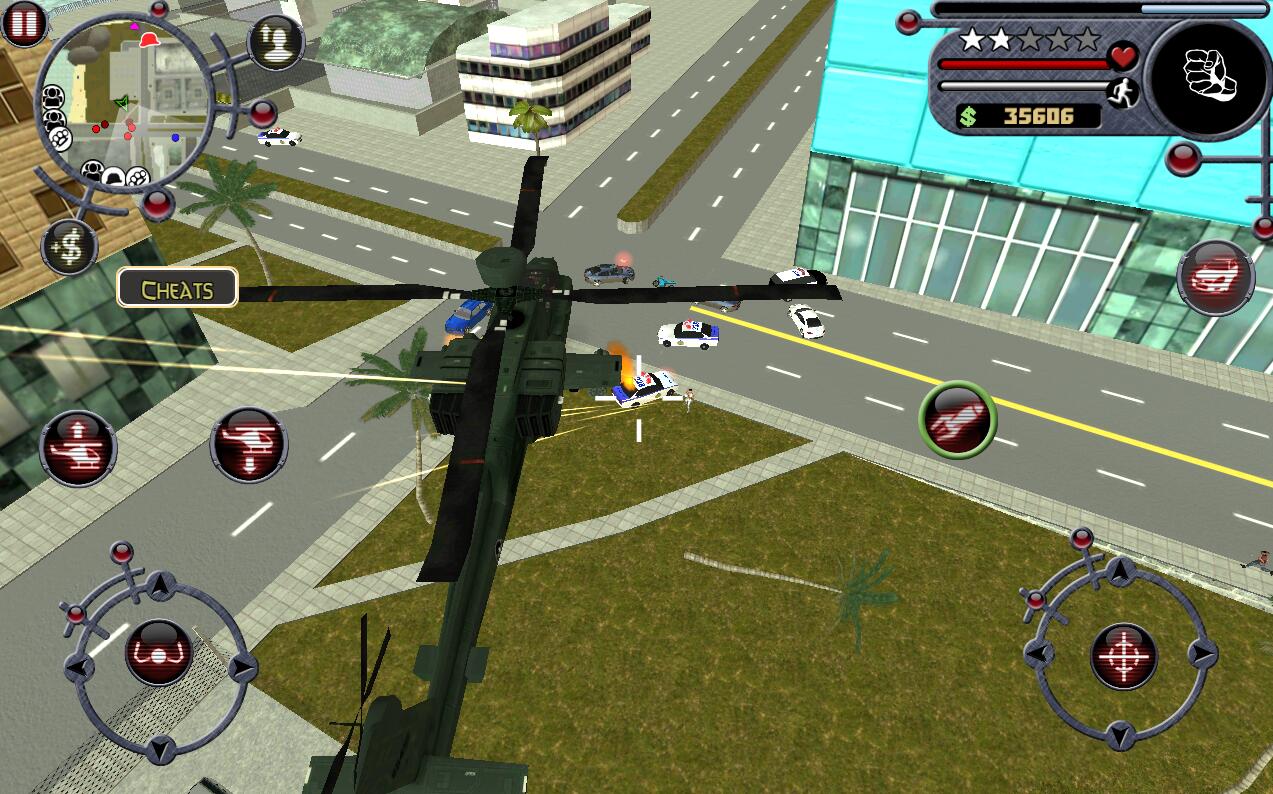Pause the game with the pause button
Image resolution: width=1273 pixels, height=794 pixels.
[x=24, y=22]
